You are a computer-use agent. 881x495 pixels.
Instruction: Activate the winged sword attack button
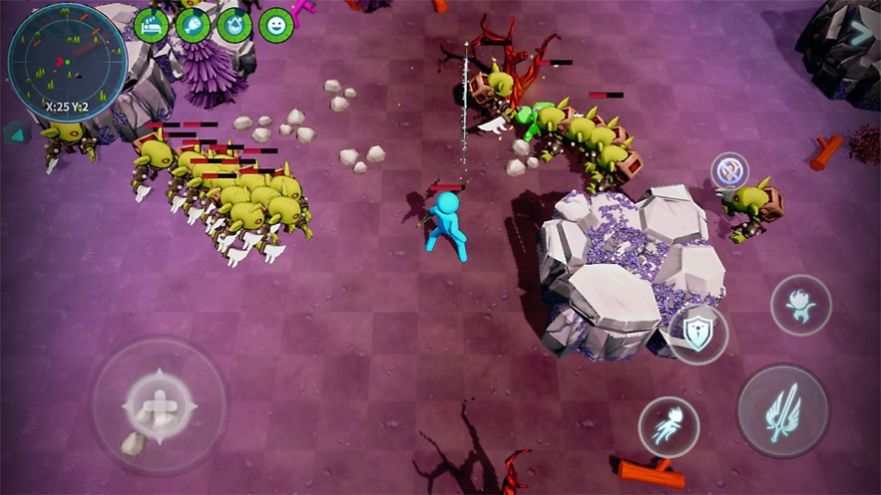click(x=782, y=411)
